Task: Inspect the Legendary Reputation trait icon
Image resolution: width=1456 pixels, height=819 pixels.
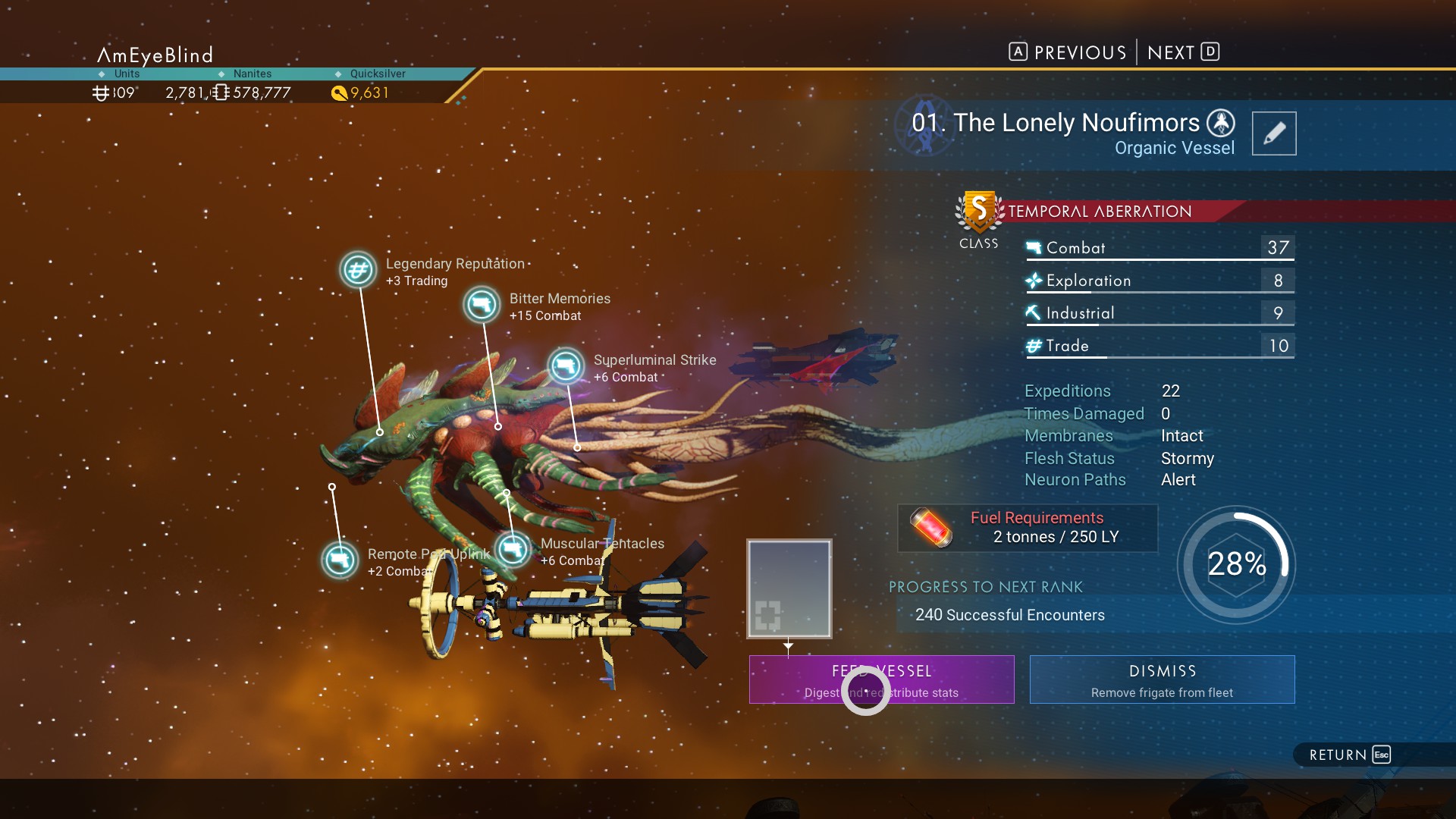Action: (x=358, y=269)
